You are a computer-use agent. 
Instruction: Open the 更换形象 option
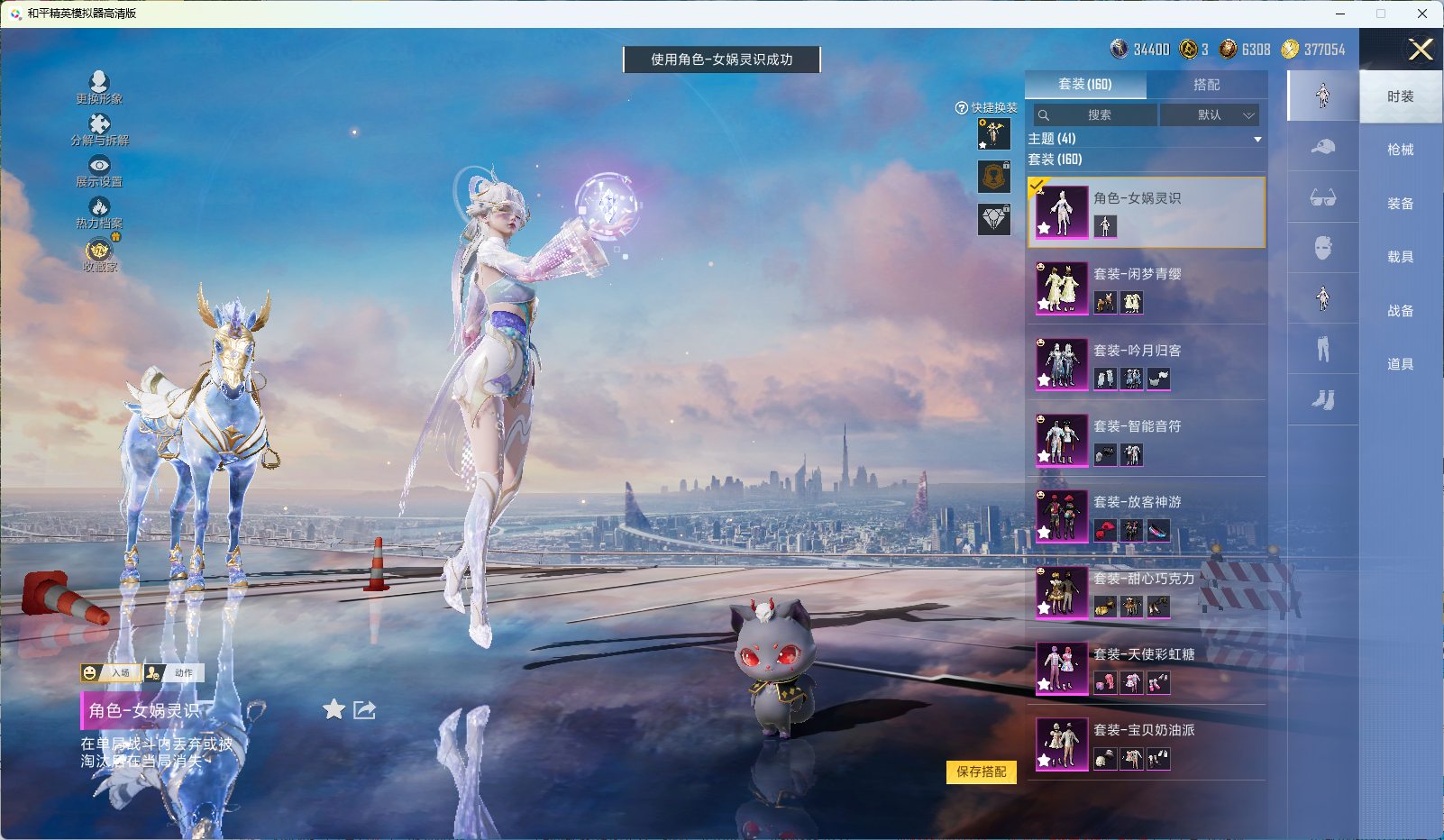click(99, 87)
